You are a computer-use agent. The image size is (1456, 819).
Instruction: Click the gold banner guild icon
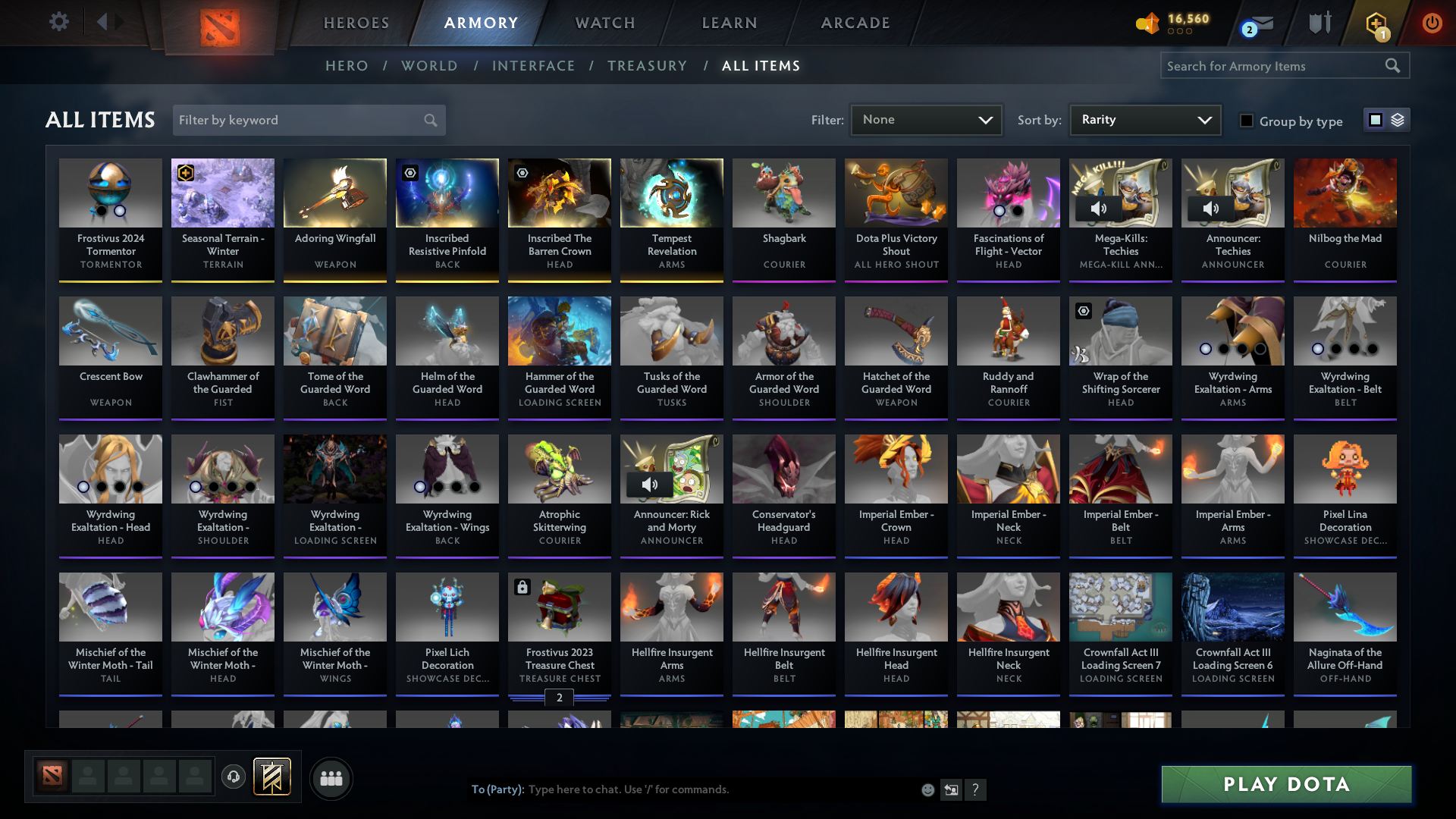272,777
